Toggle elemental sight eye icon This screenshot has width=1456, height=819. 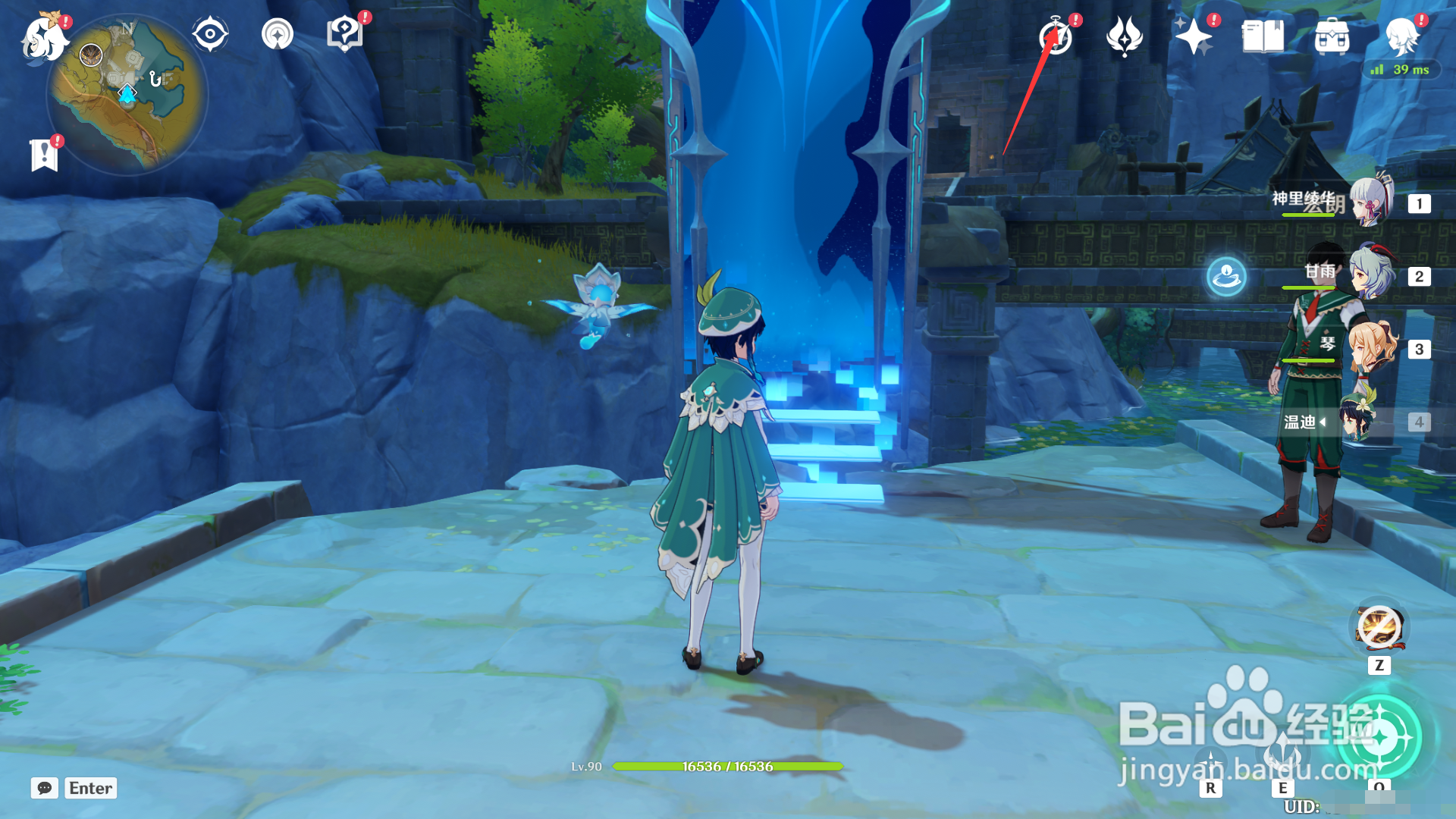210,34
